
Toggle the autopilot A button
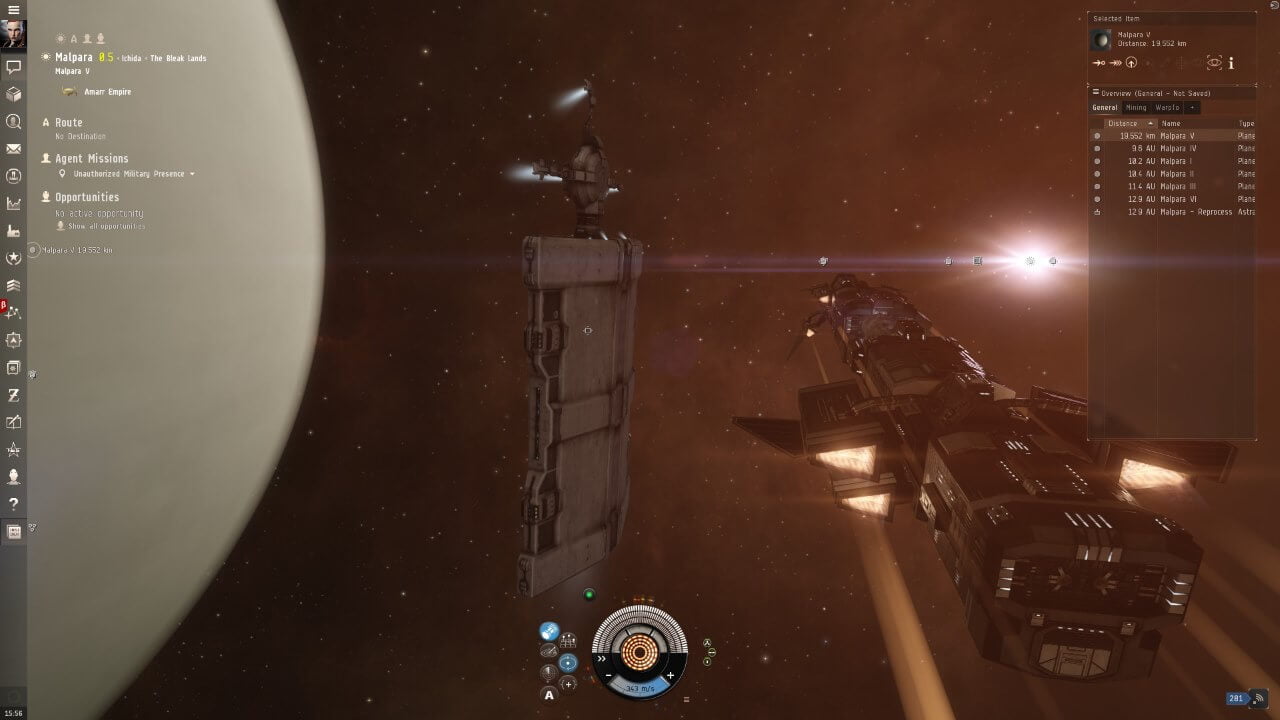click(549, 694)
